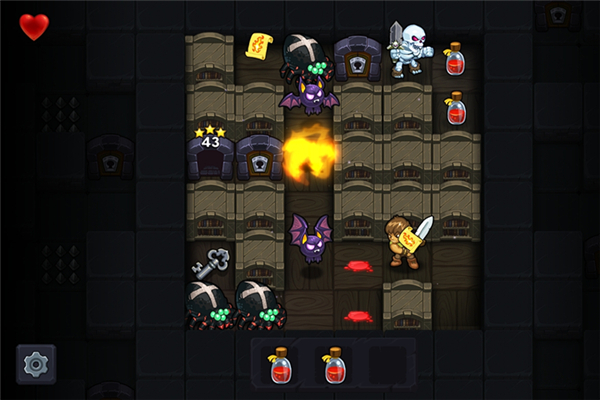Open the gear settings menu
Screen dimensions: 600x400
tap(36, 364)
